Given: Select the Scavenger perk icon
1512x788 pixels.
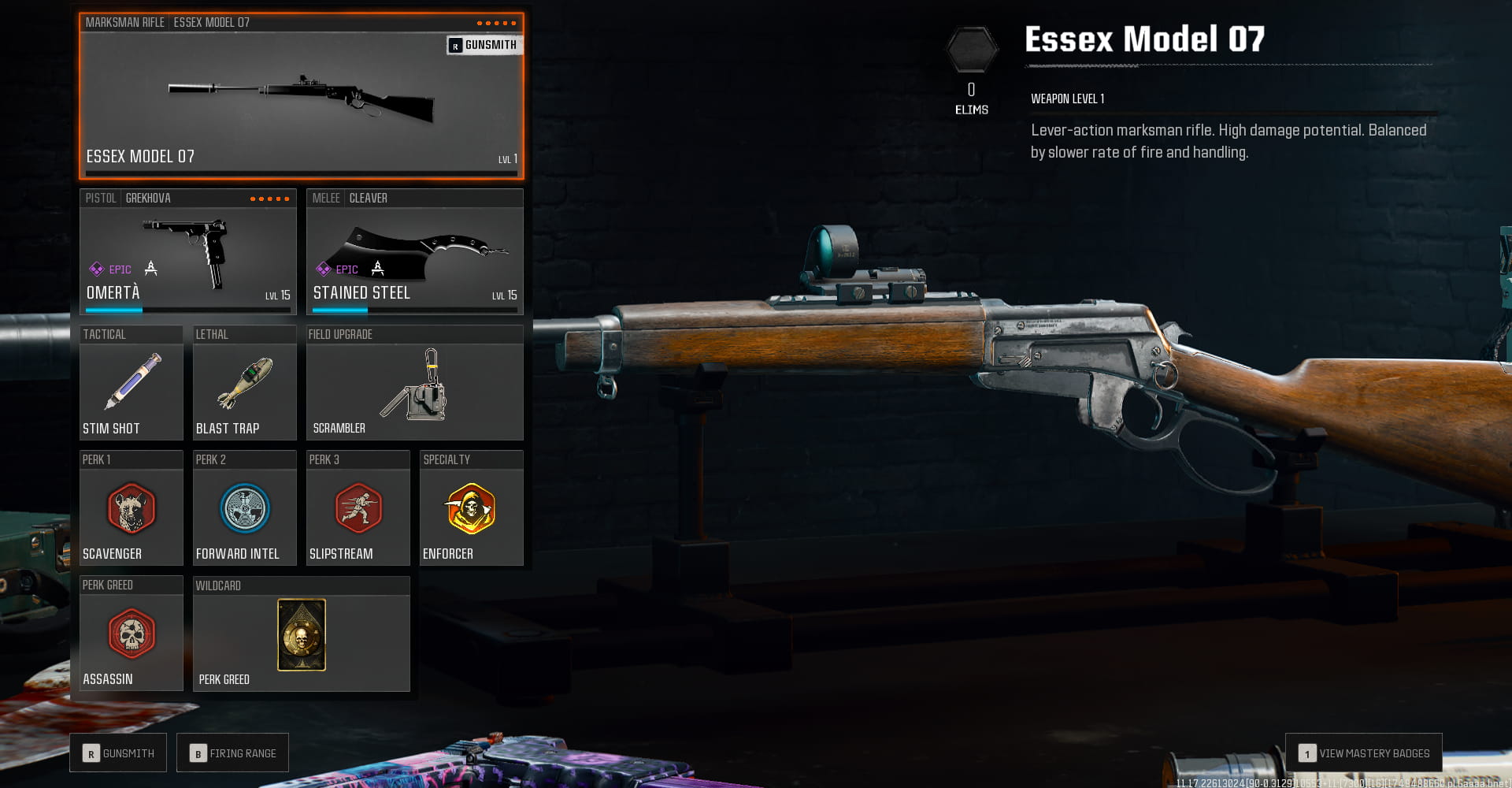Looking at the screenshot, I should point(131,511).
